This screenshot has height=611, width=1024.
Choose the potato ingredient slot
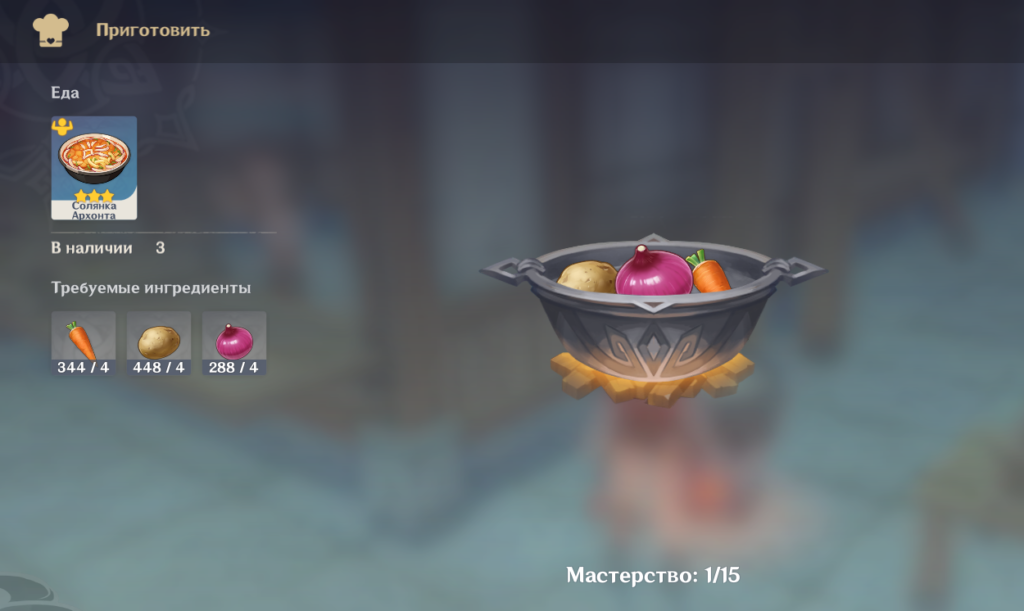point(159,342)
